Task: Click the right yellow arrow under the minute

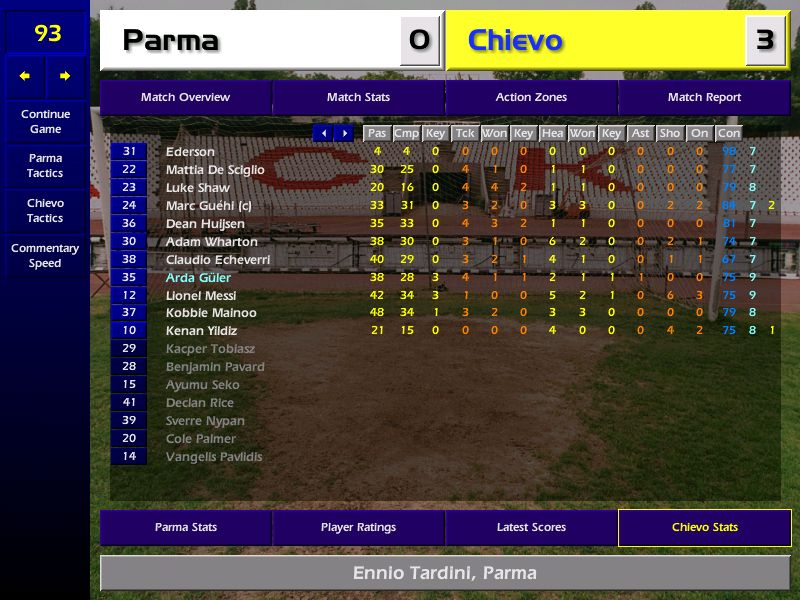Action: point(65,76)
